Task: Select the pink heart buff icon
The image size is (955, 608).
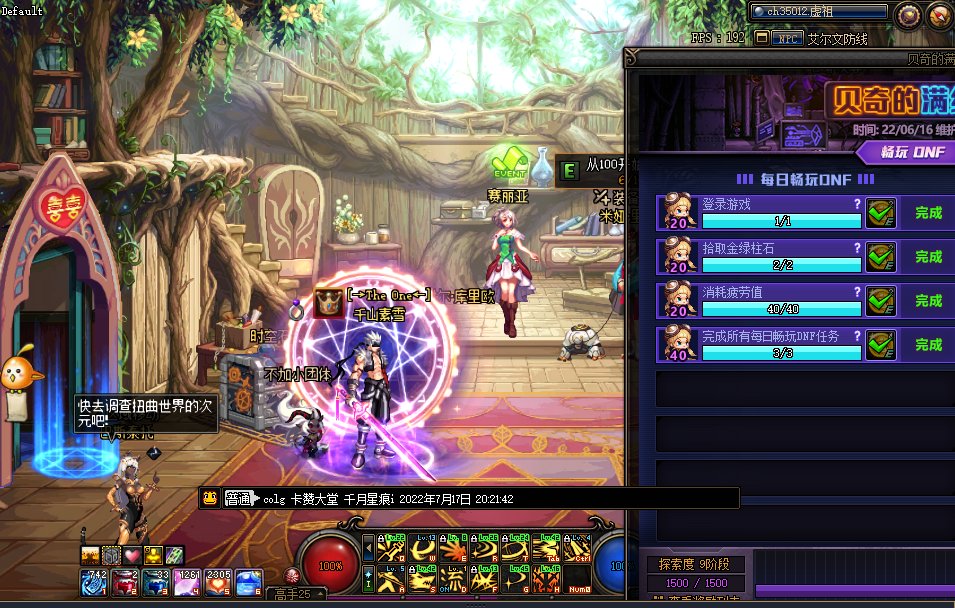Action: tap(132, 555)
